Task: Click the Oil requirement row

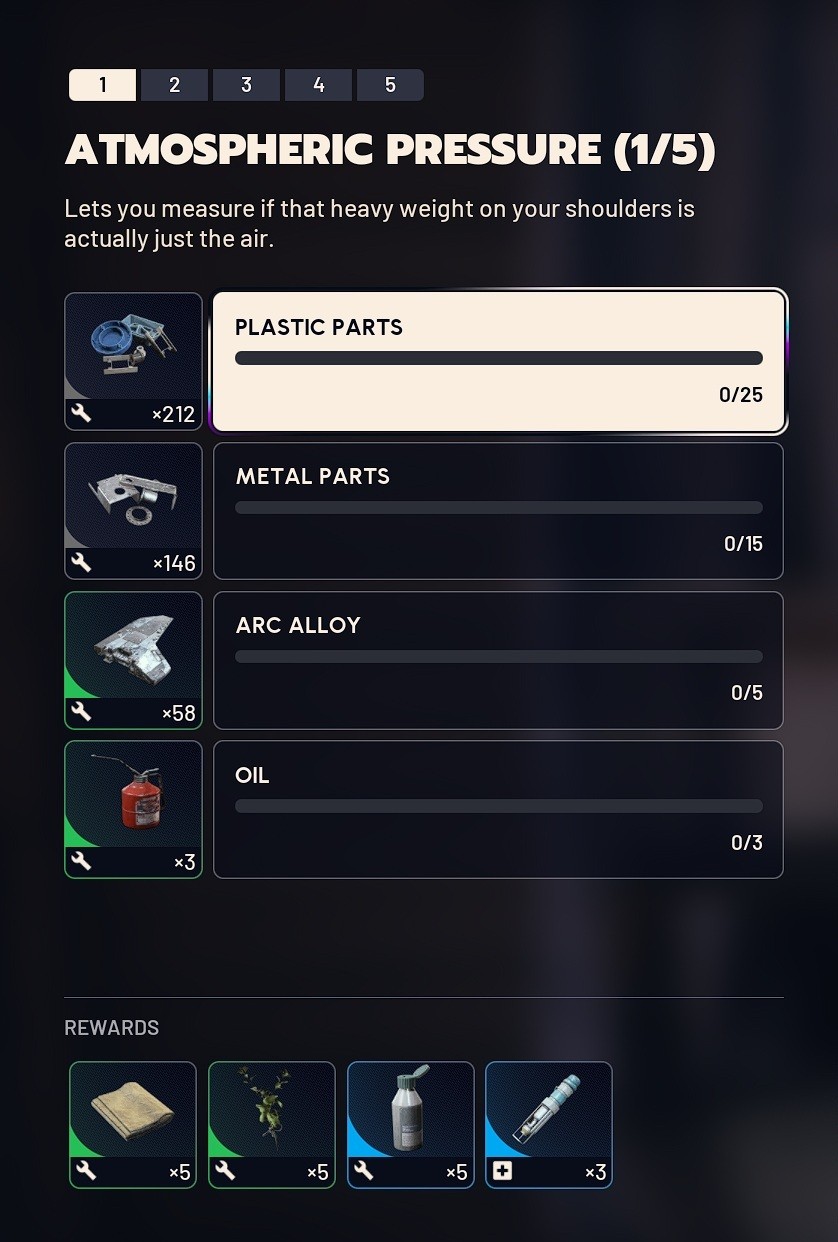Action: click(498, 809)
